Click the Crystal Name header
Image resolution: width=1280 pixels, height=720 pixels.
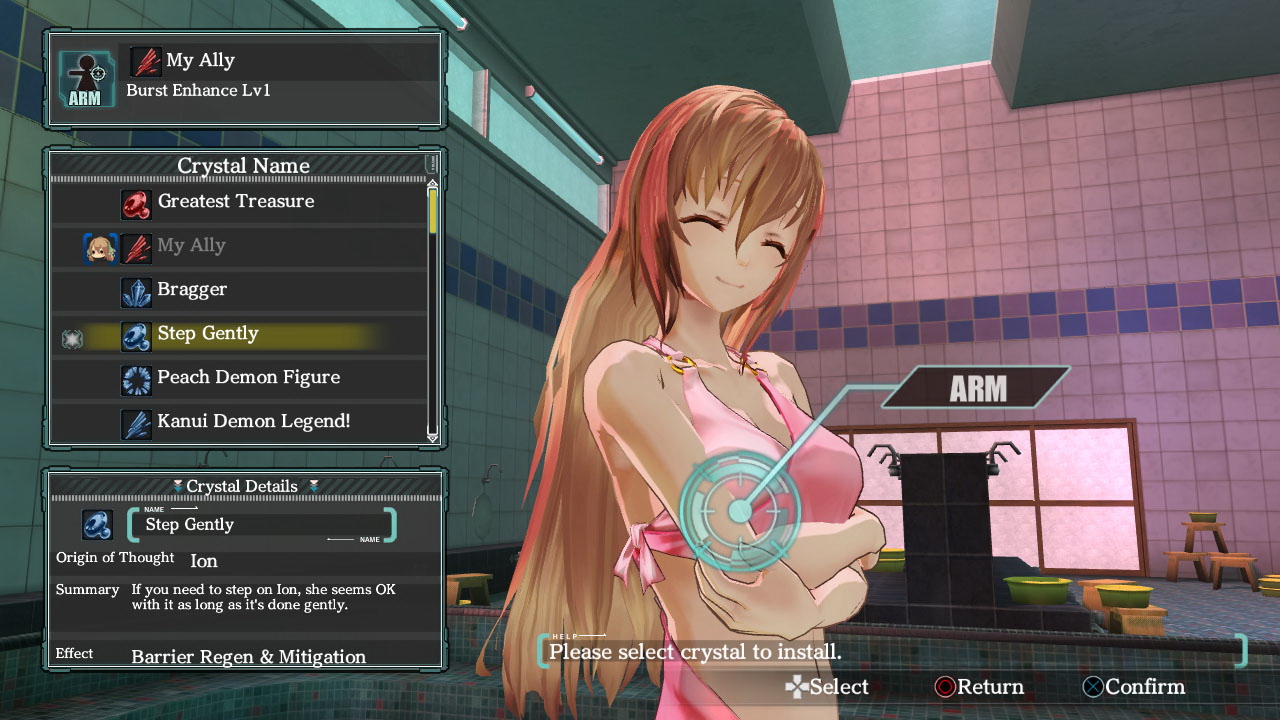point(243,165)
